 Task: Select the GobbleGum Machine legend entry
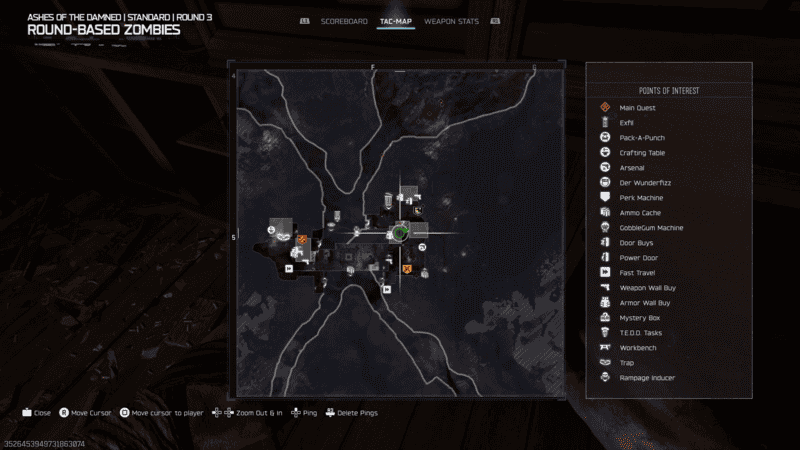pos(651,228)
